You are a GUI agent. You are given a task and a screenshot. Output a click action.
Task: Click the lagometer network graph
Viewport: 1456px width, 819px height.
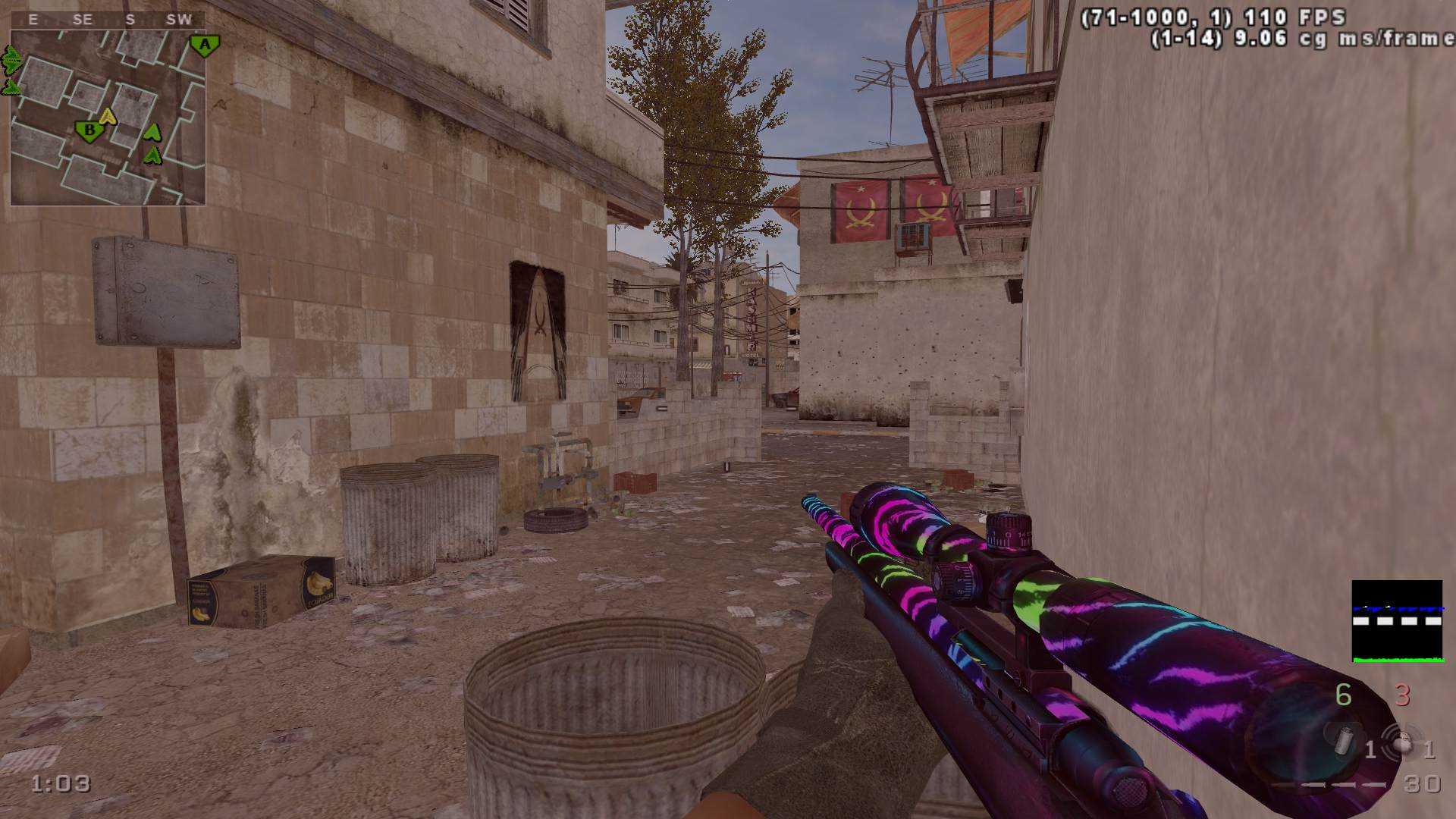pos(1397,621)
